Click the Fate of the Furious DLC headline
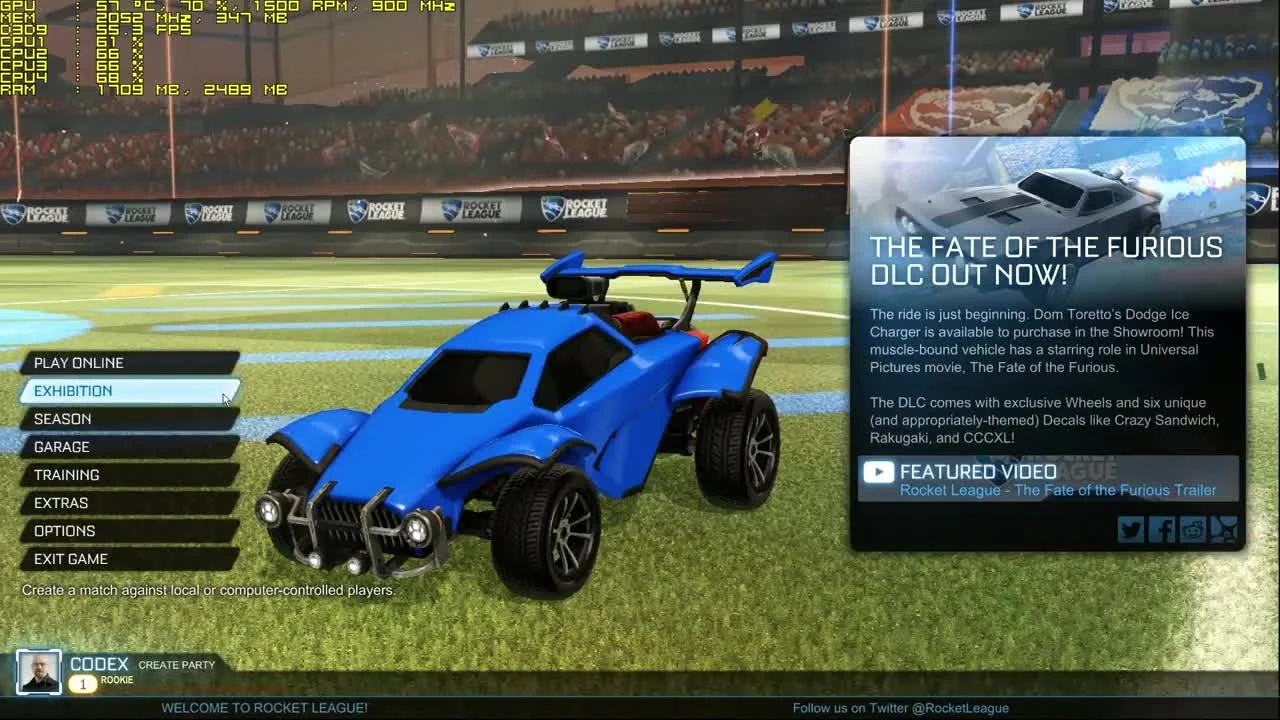 point(1047,260)
